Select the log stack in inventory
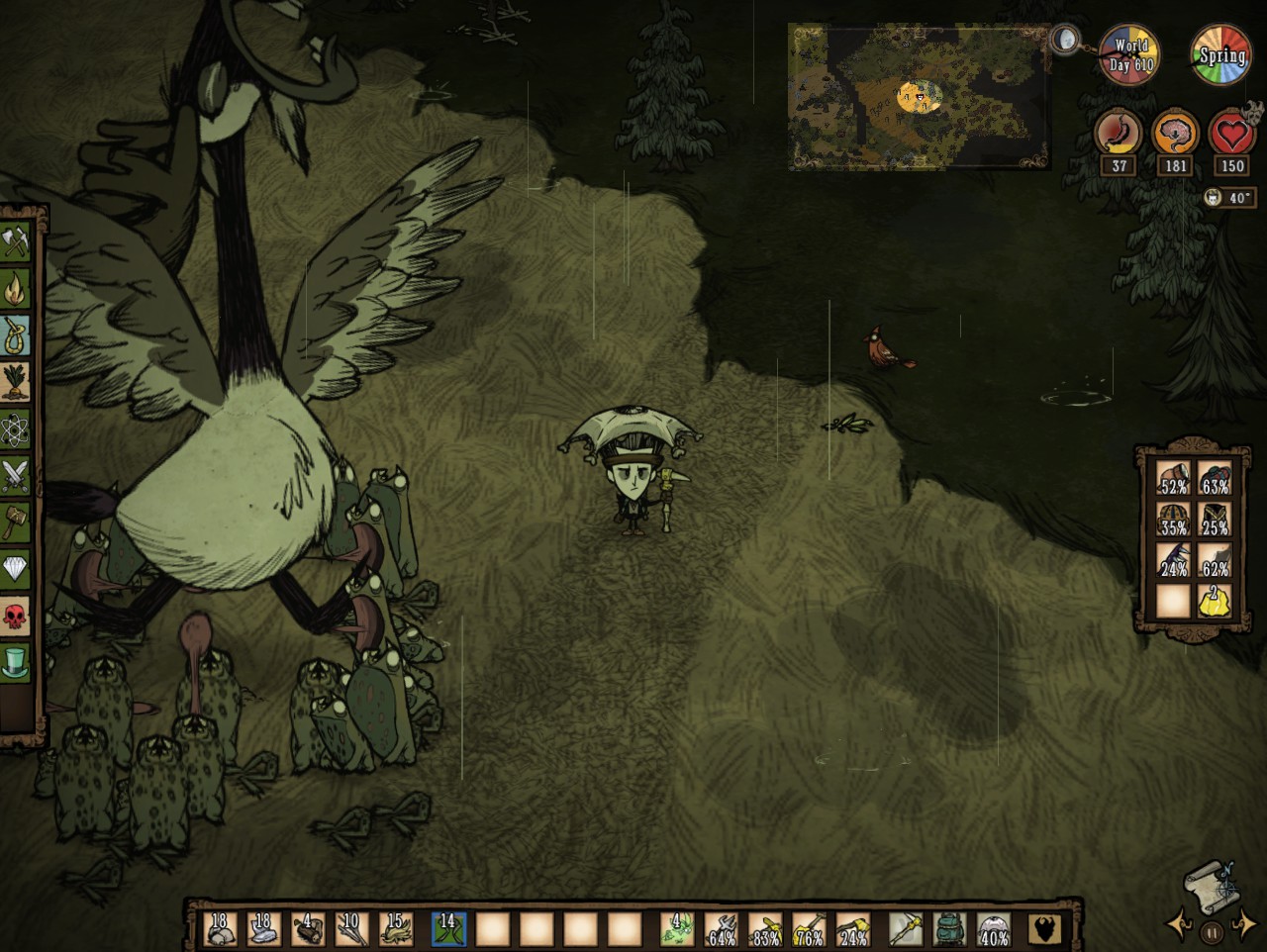Viewport: 1267px width, 952px height. pos(307,929)
